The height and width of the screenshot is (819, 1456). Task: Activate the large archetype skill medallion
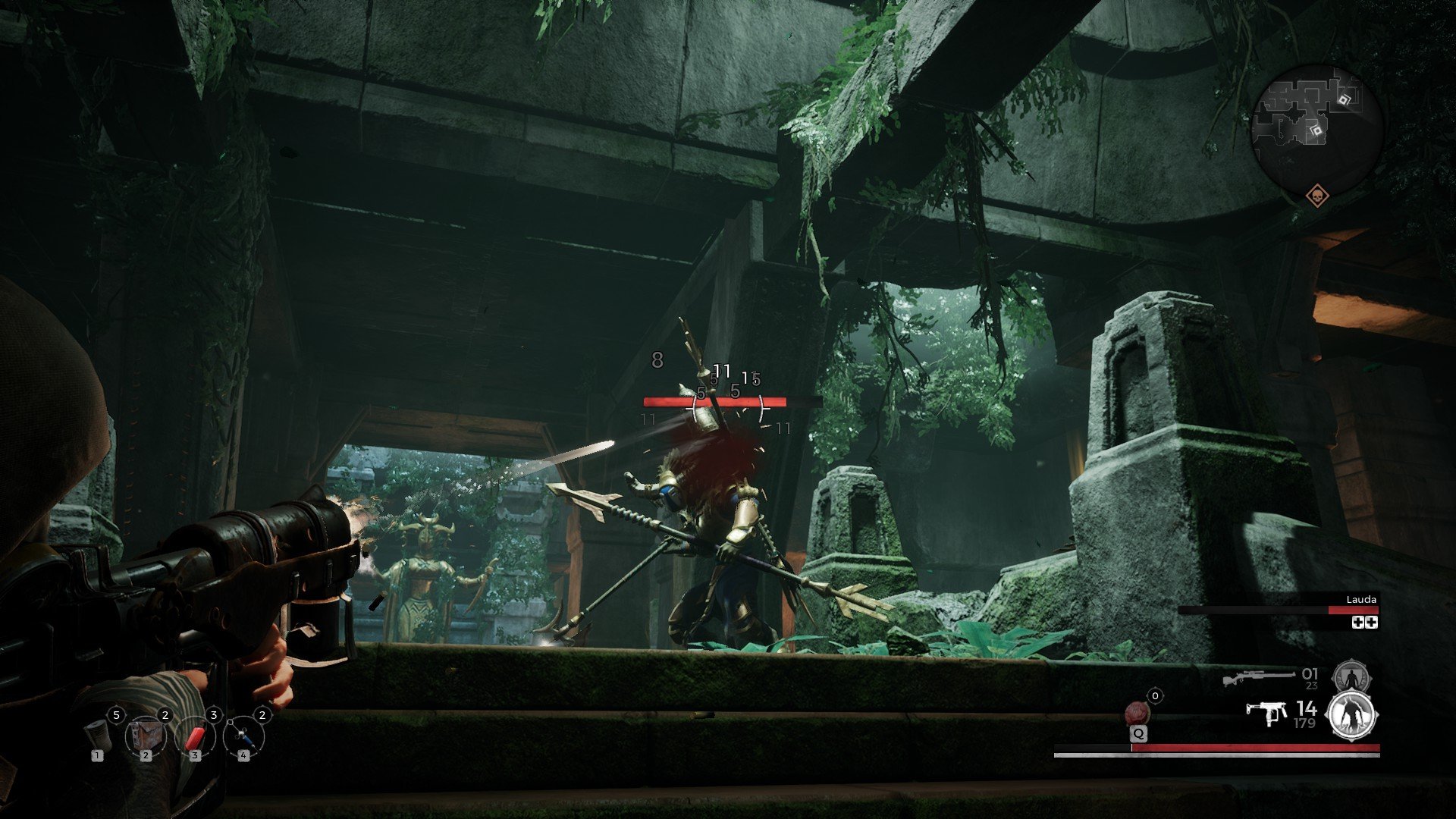point(1351,715)
